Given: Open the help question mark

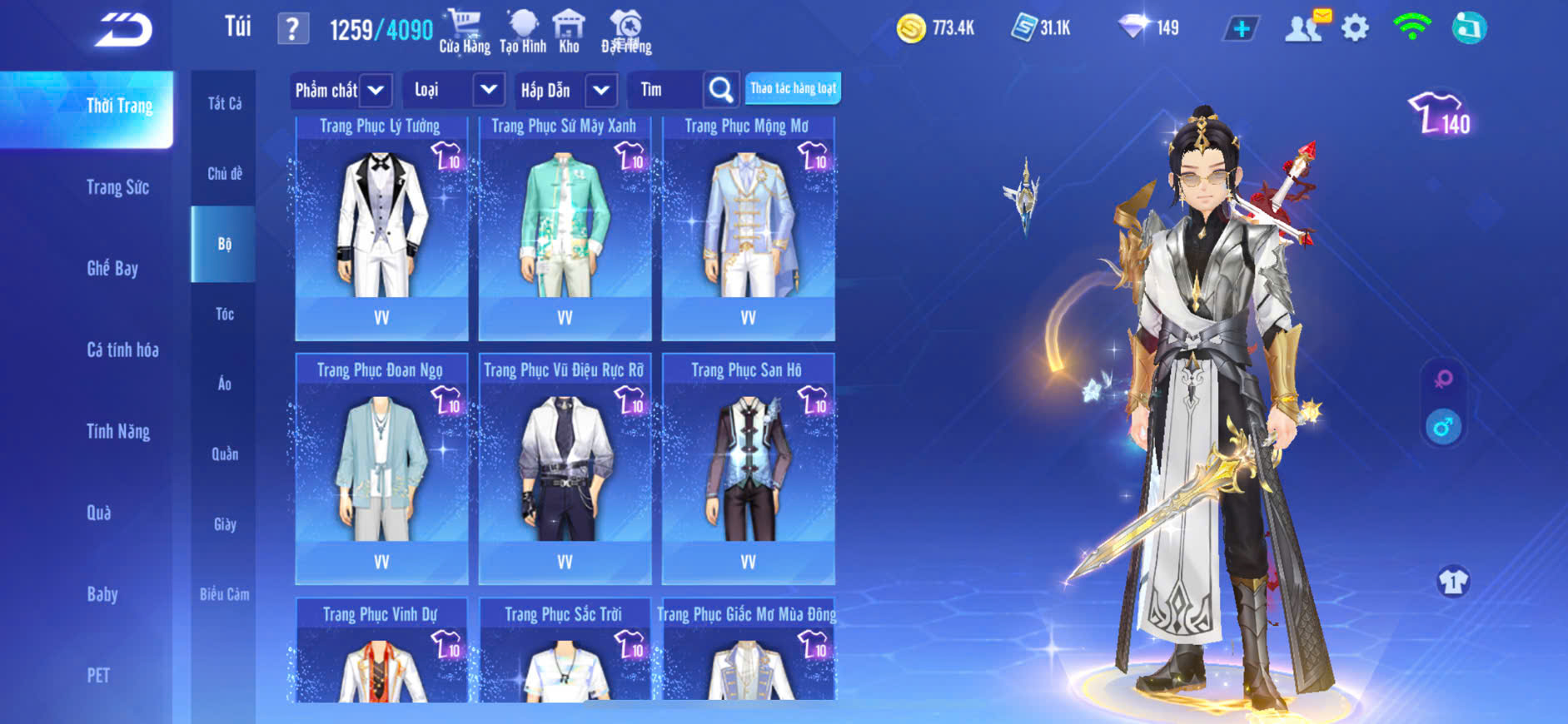Looking at the screenshot, I should [x=292, y=30].
